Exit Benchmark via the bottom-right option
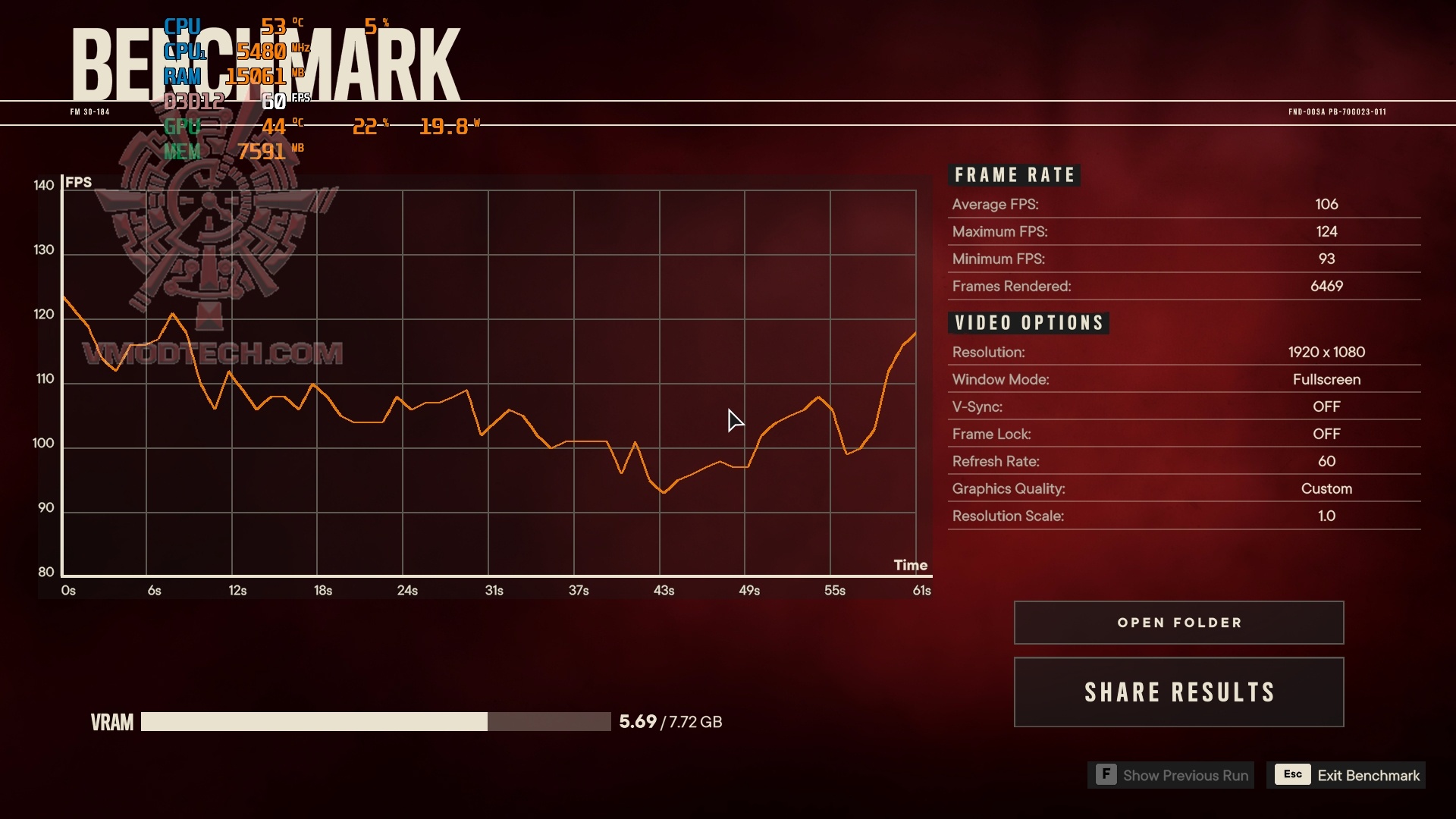Viewport: 1456px width, 819px height. pyautogui.click(x=1346, y=775)
